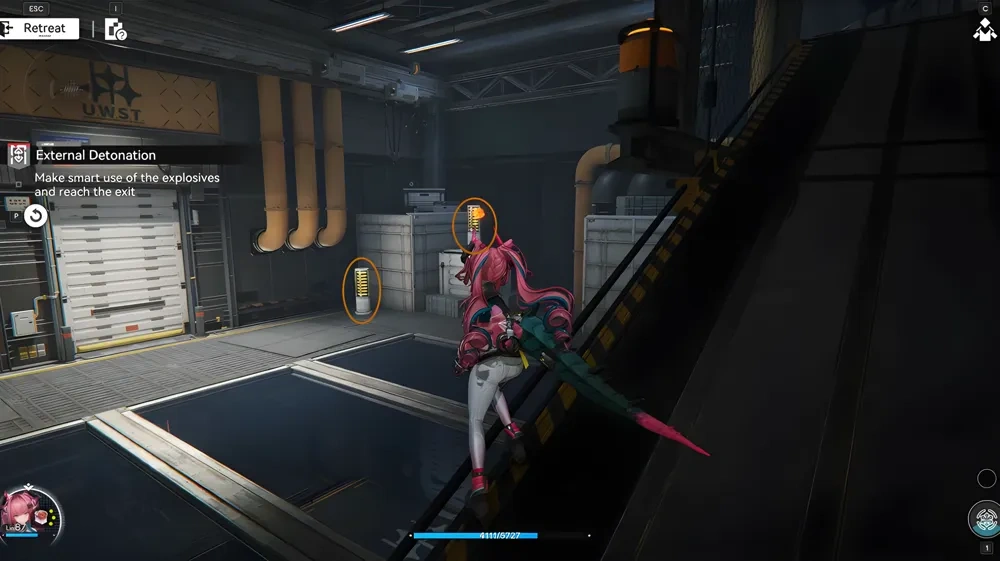Viewport: 1000px width, 561px height.
Task: Select the External Detonation objective tracker
Action: 95,155
